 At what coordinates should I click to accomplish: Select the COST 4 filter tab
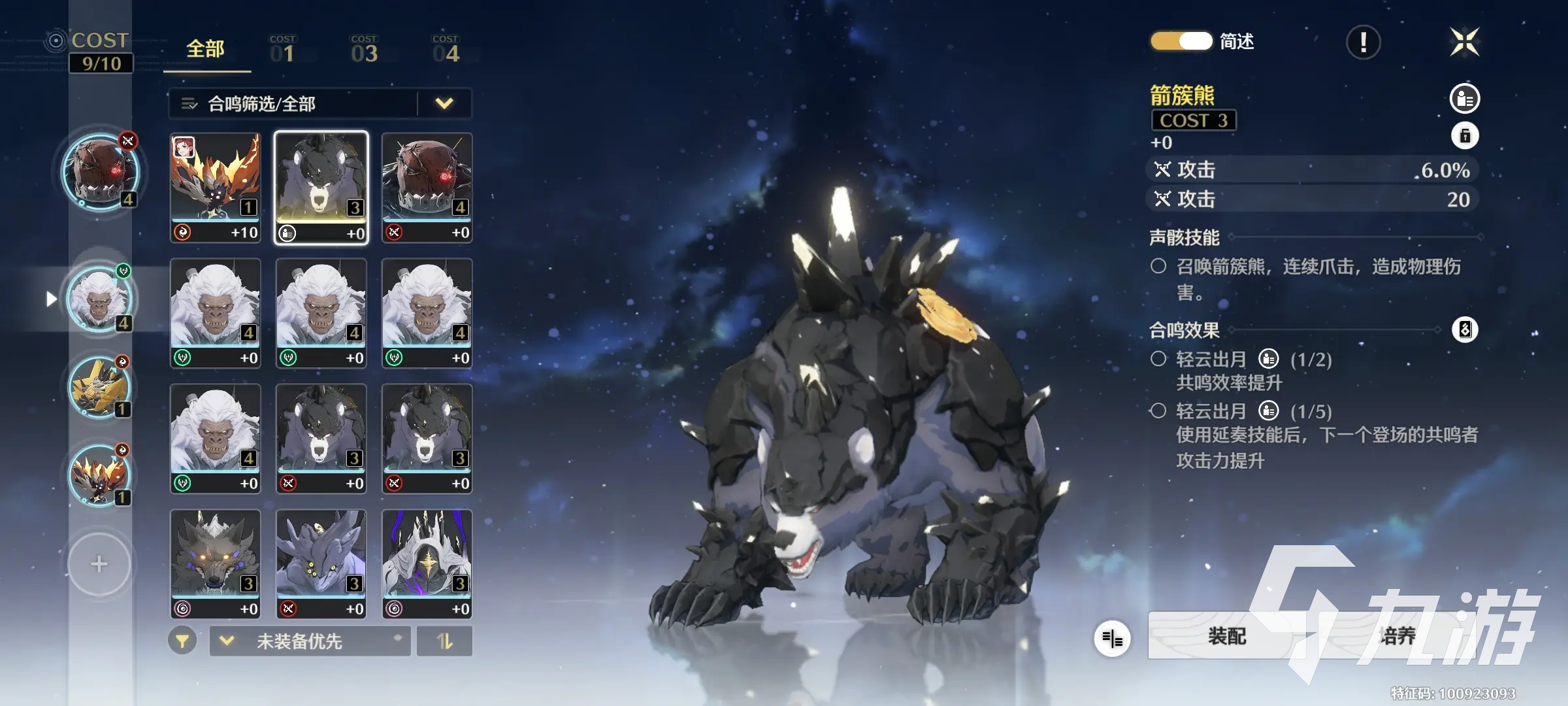pos(446,50)
